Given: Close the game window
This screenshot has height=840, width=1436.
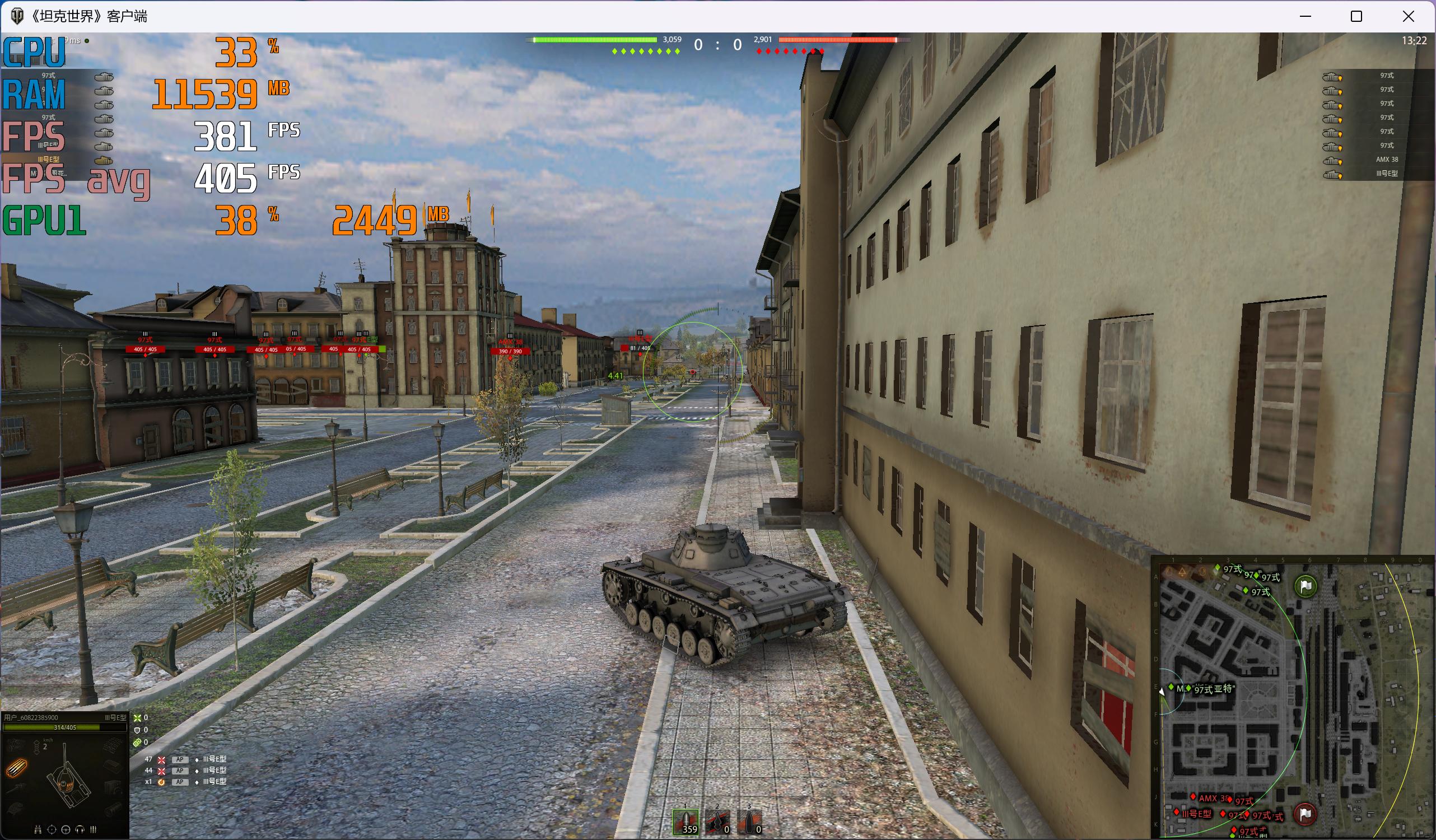Looking at the screenshot, I should (1408, 17).
